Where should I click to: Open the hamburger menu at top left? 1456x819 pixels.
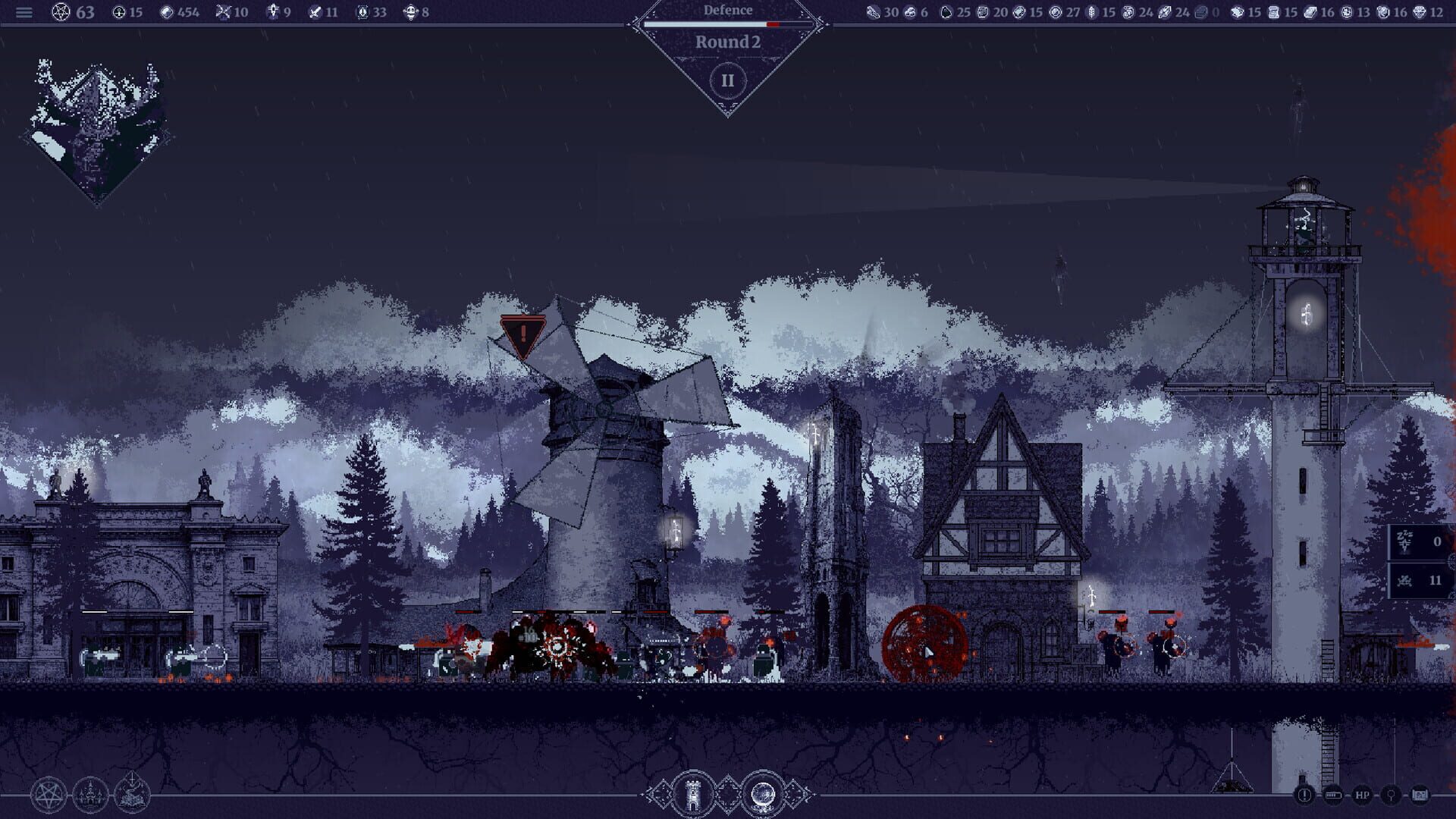24,12
